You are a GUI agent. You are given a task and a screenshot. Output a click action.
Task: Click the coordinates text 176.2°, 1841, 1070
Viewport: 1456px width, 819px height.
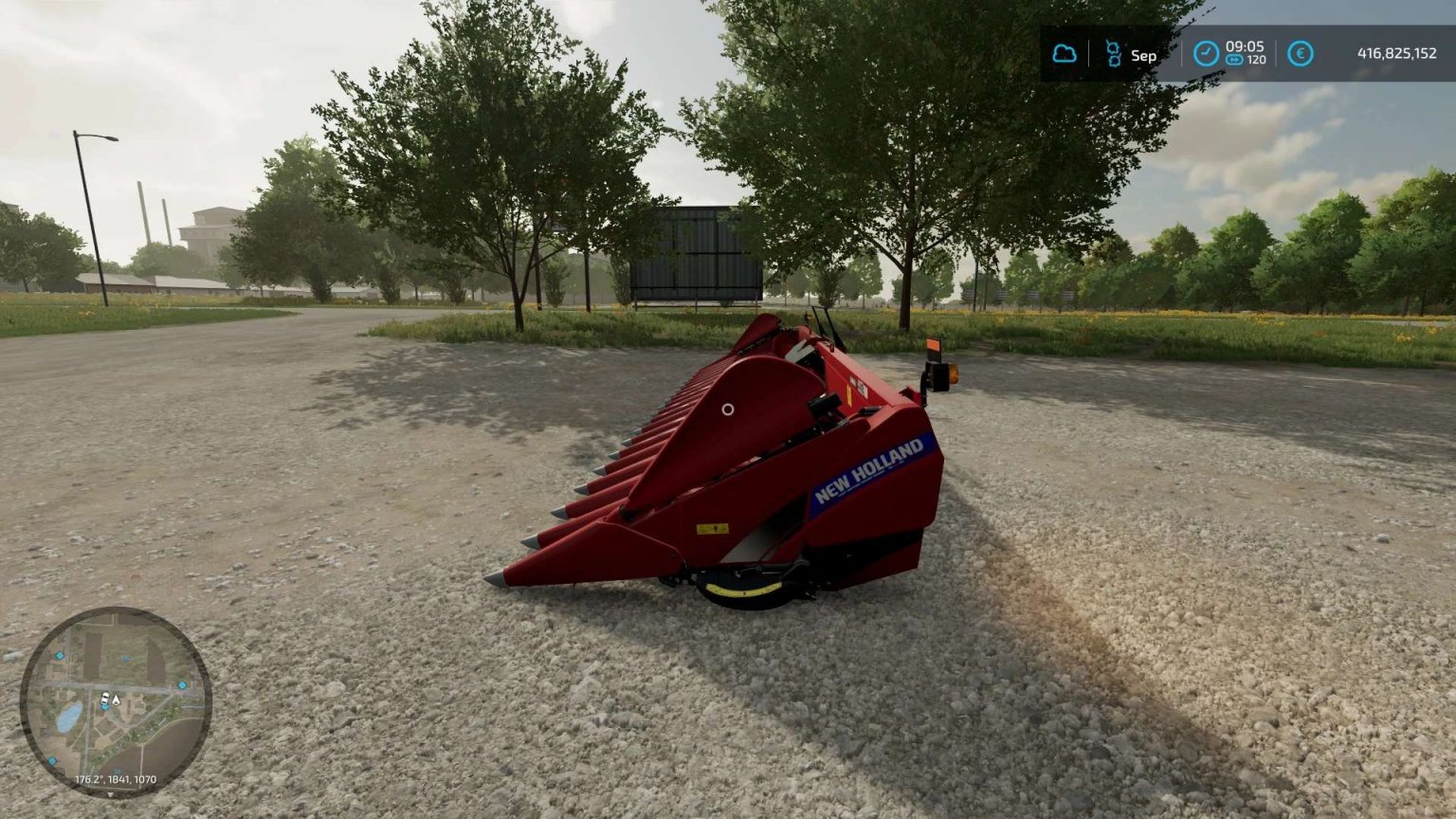pyautogui.click(x=116, y=779)
